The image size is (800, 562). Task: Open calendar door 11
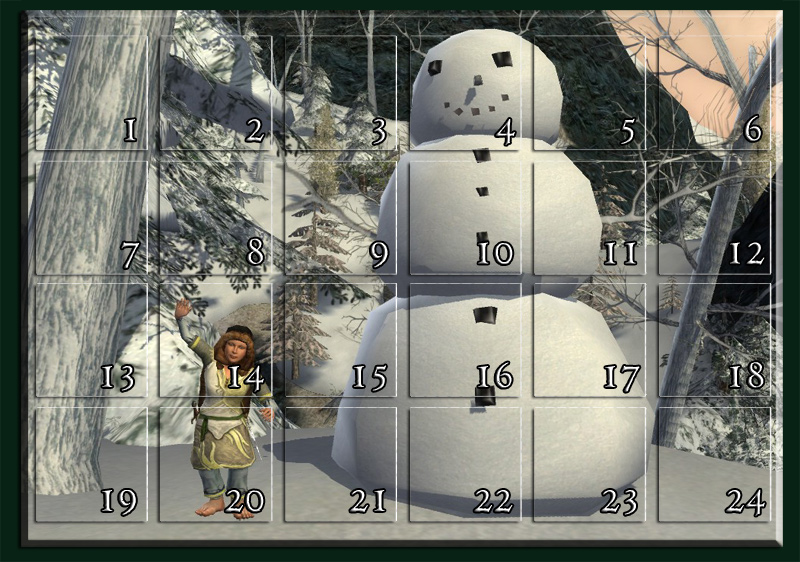589,218
